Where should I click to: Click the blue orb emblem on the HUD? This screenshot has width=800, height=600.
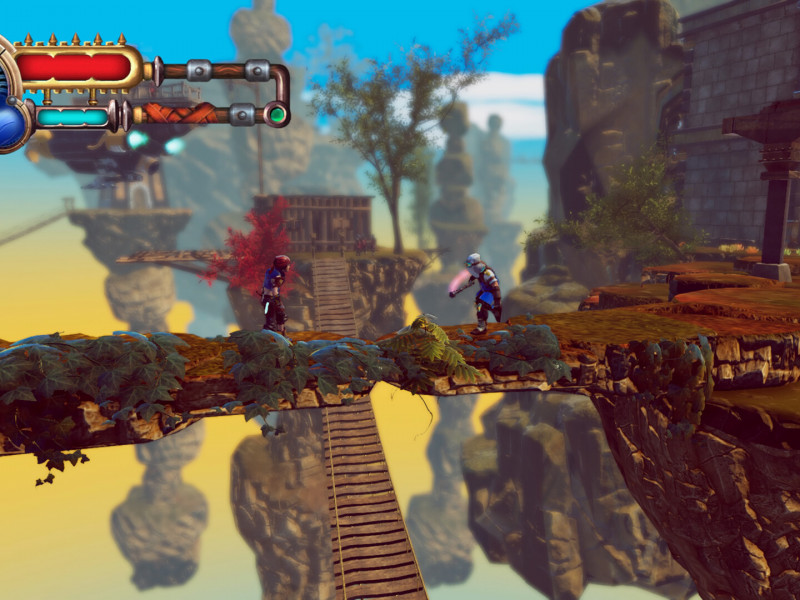10,126
